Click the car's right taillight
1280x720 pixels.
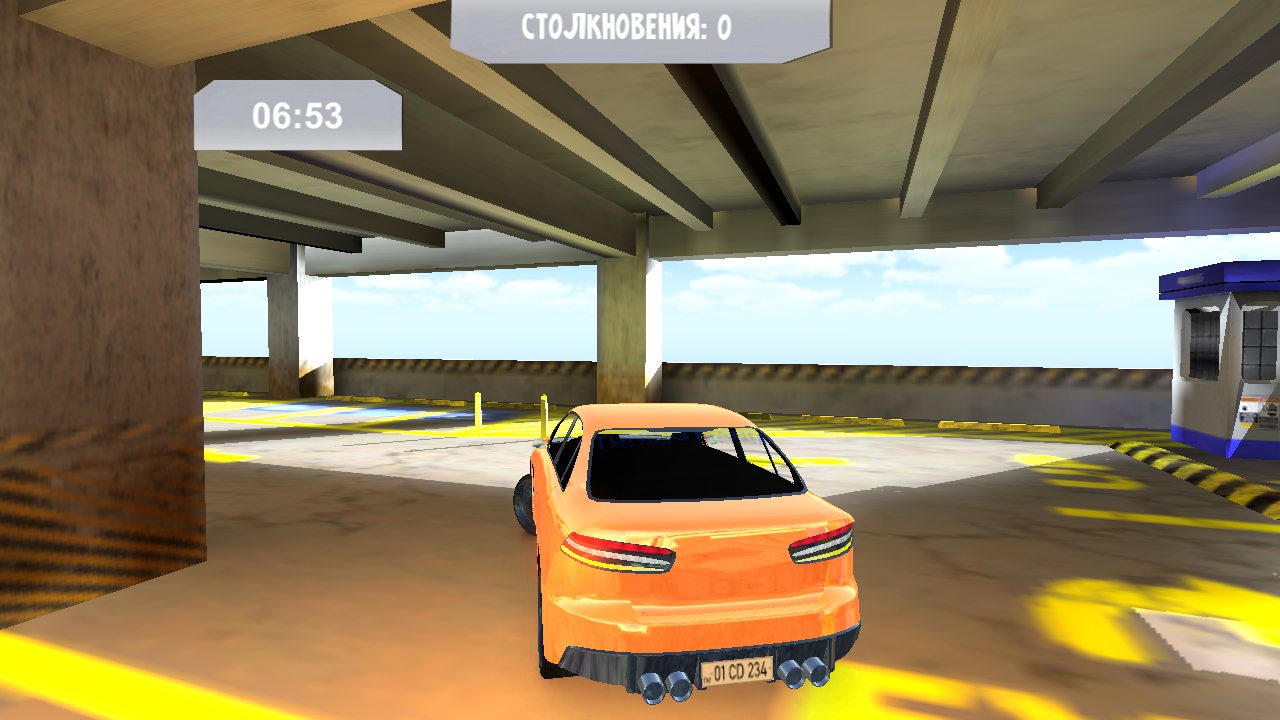820,543
